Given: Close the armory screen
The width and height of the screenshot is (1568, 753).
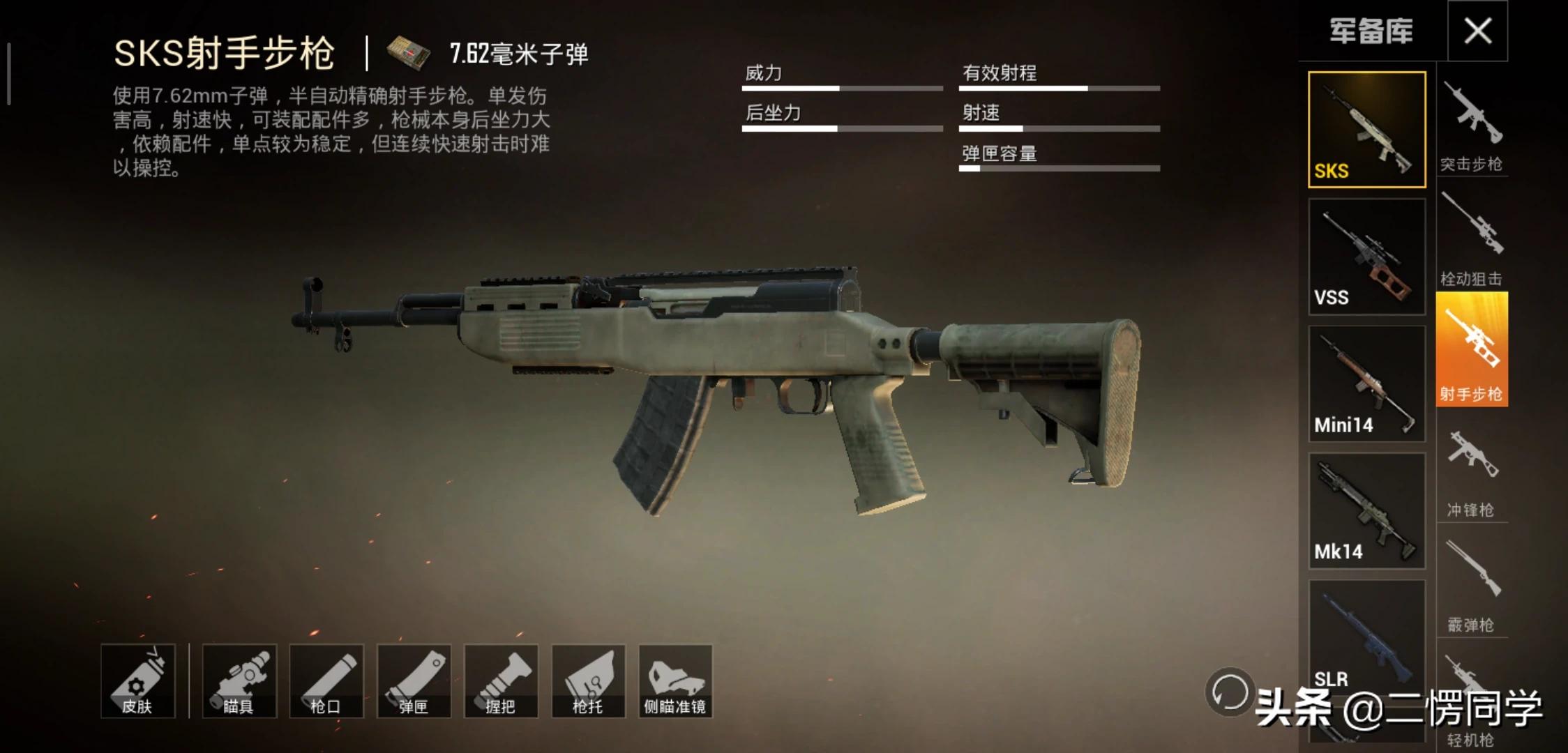Looking at the screenshot, I should tap(1477, 31).
